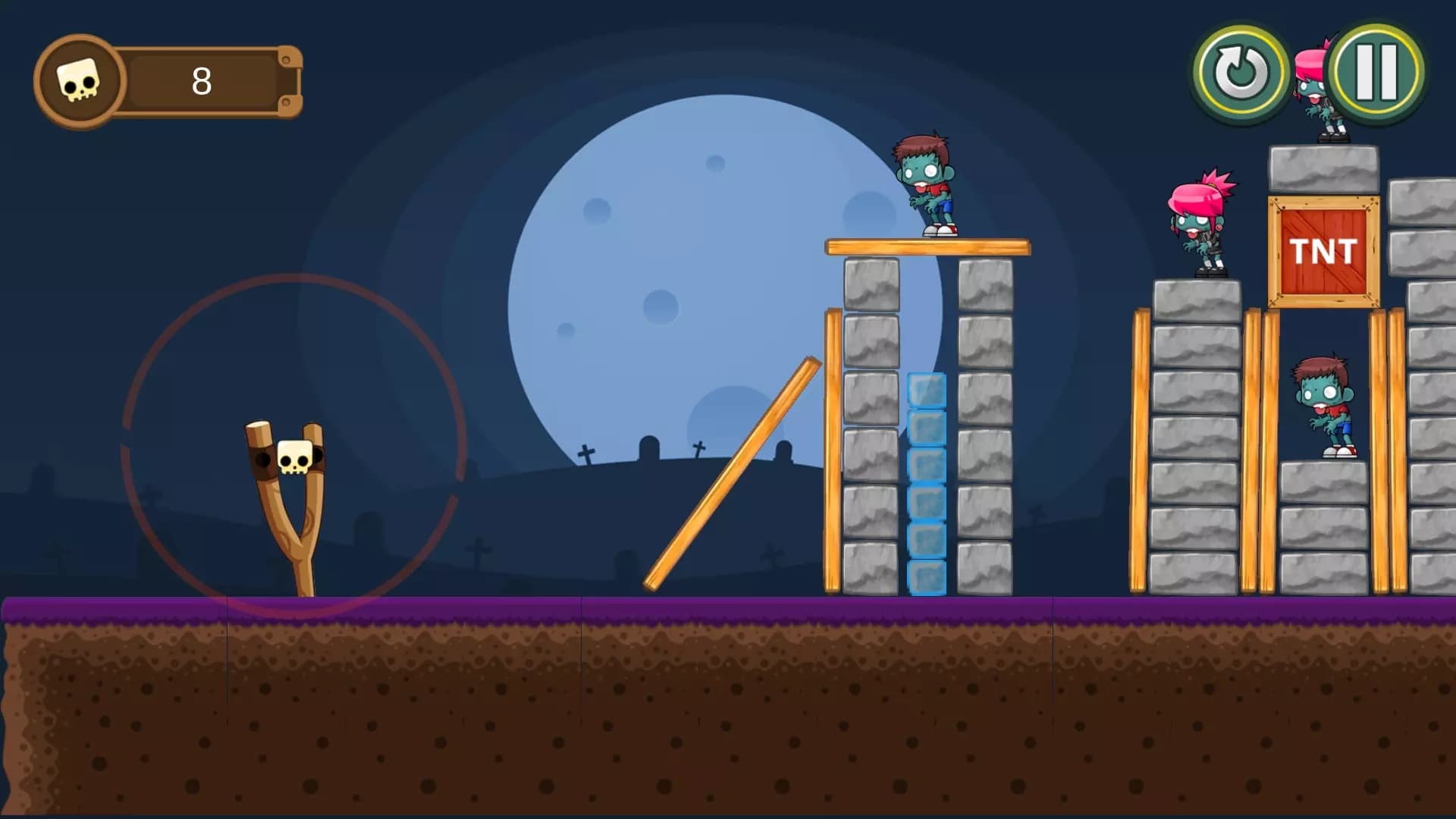Screen dimensions: 1456x819
Task: Restart the level with the circular arrow button
Action: coord(1241,74)
